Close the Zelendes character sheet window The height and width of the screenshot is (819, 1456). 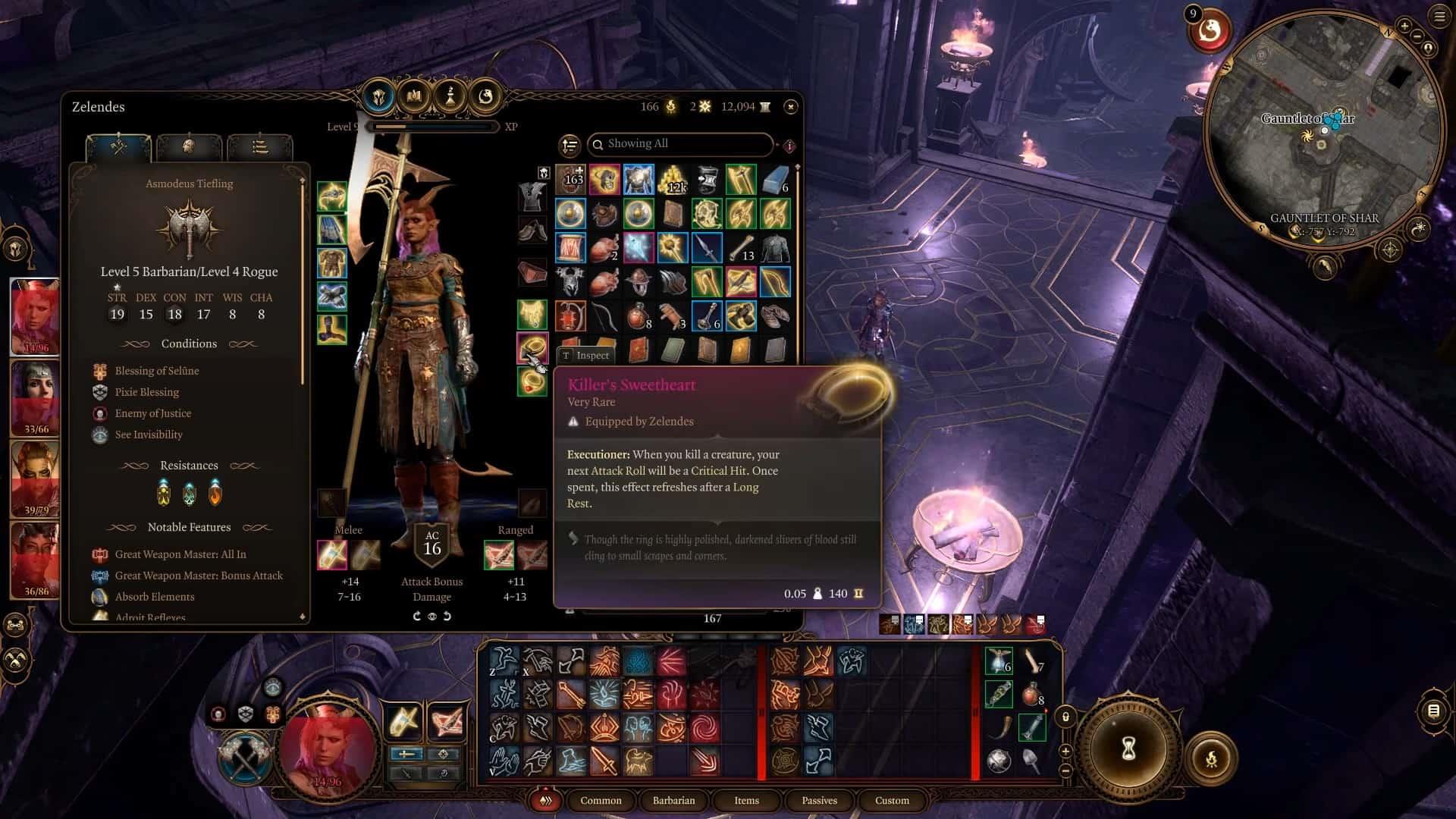pos(790,107)
